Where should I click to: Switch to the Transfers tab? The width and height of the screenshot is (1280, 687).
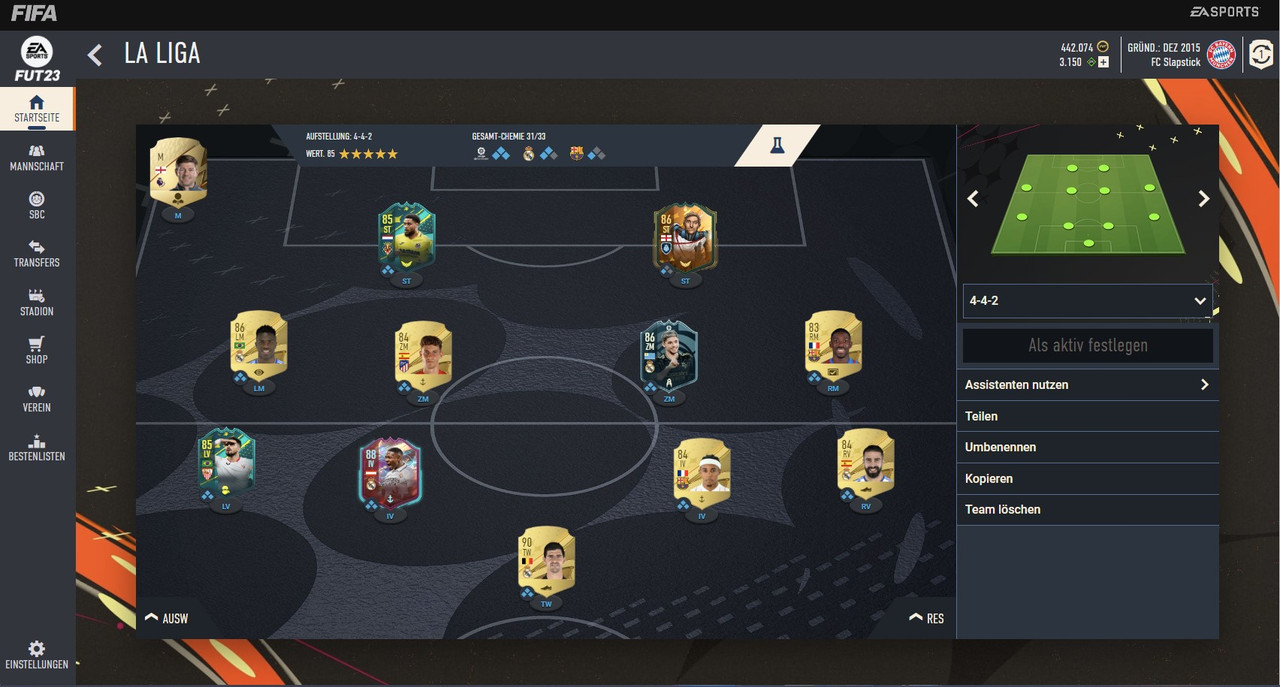[36, 254]
